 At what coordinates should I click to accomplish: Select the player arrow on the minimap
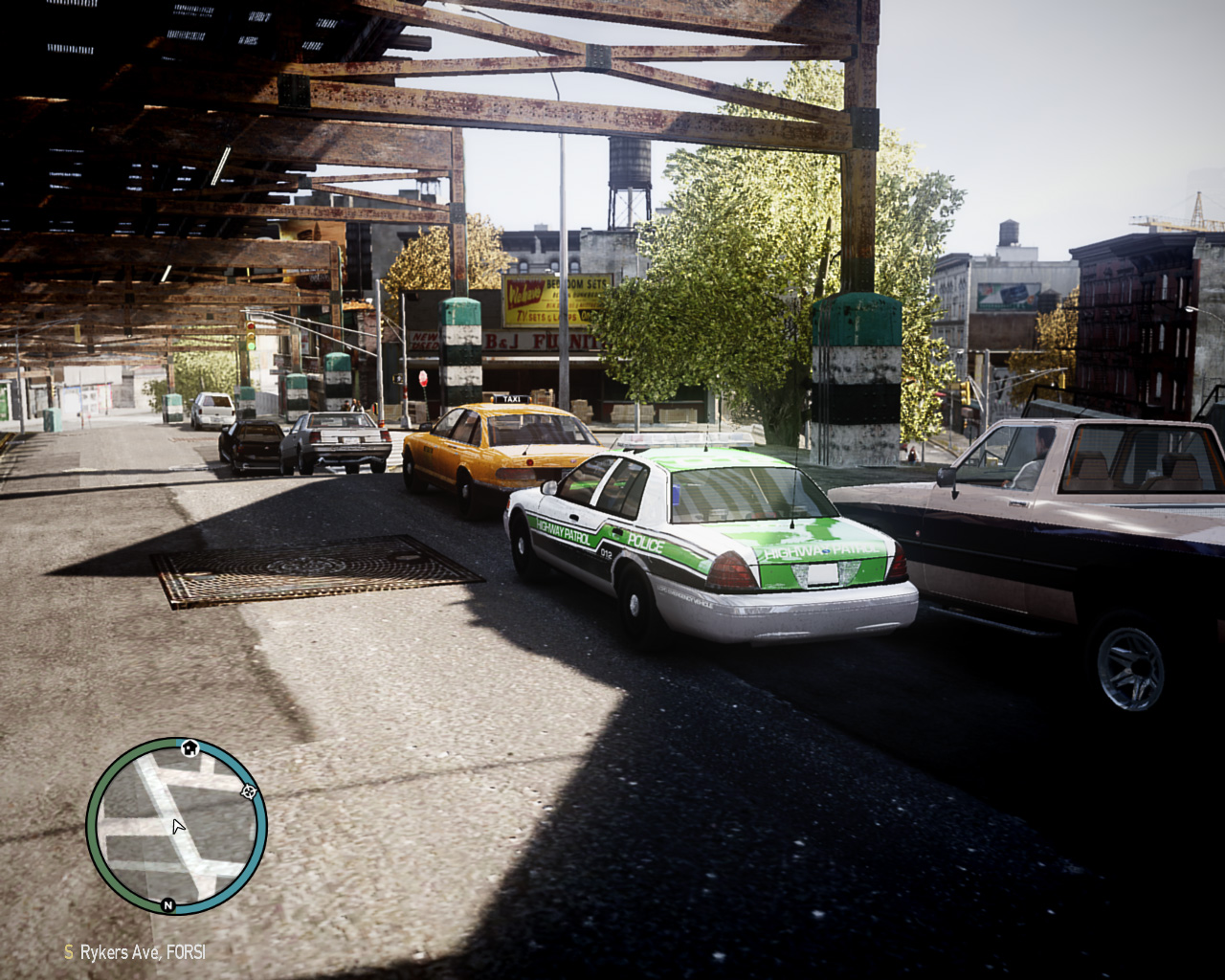pos(177,825)
